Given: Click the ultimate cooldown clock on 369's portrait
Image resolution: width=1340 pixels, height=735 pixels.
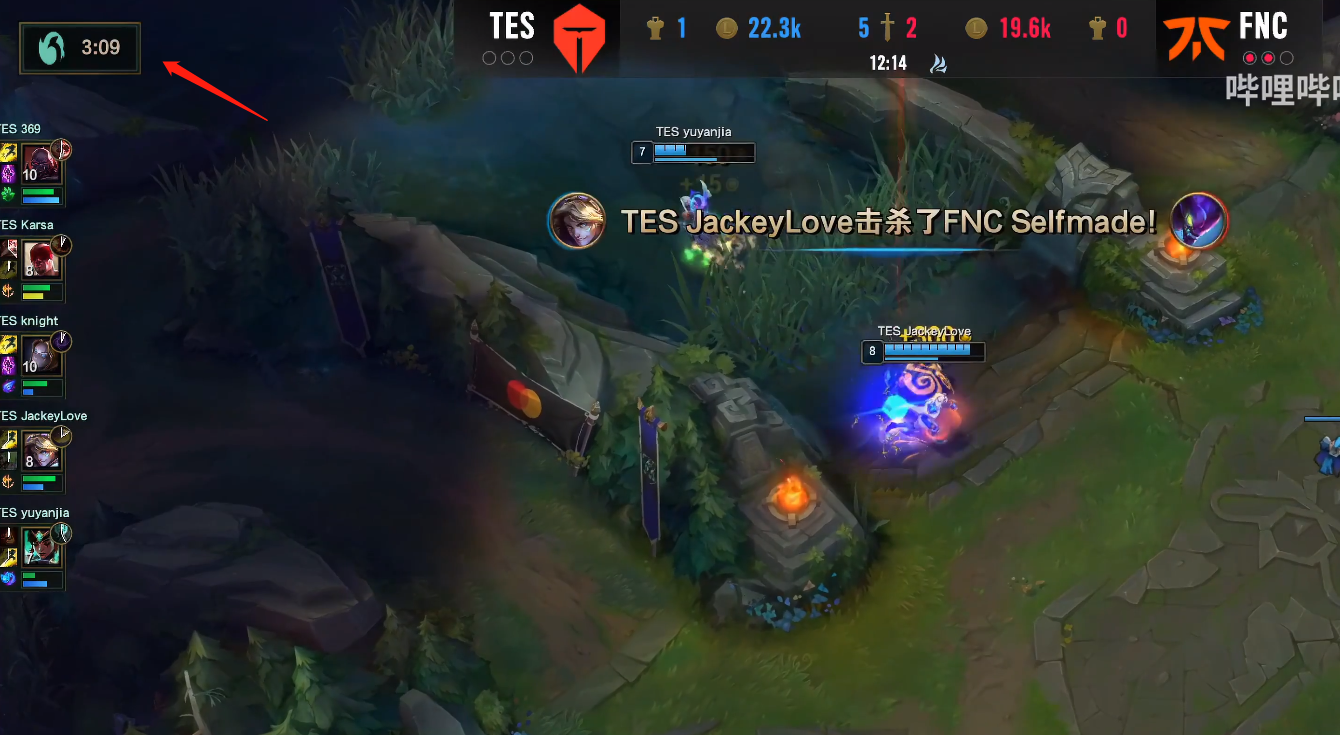Looking at the screenshot, I should pos(62,147).
